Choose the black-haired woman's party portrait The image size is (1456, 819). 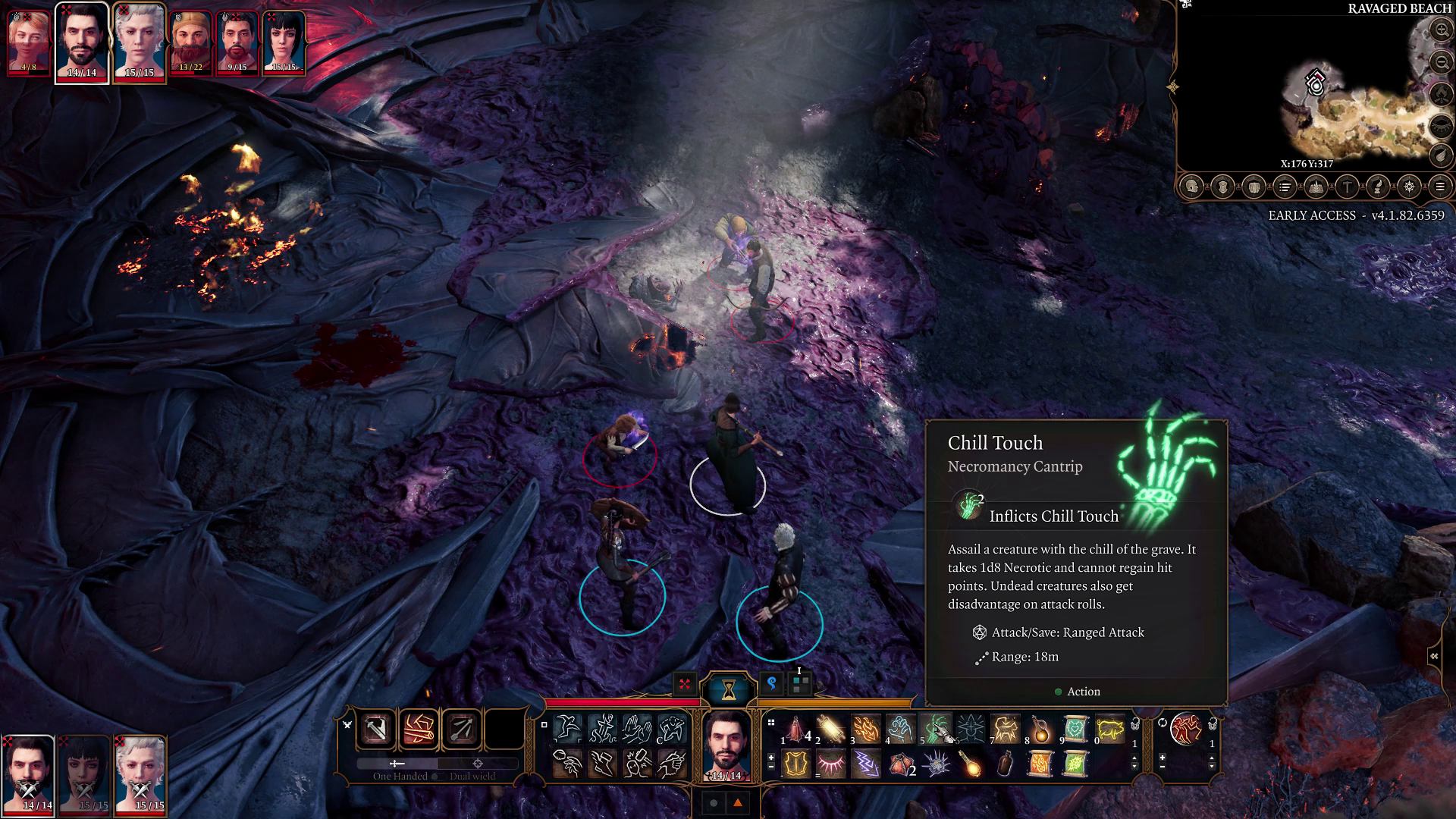tap(85, 773)
